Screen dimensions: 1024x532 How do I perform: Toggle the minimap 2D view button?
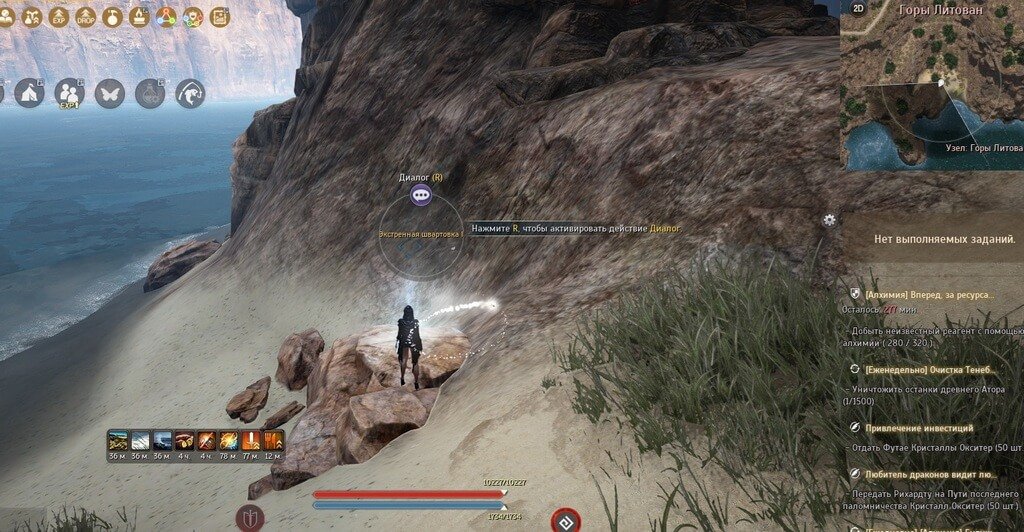(x=858, y=8)
